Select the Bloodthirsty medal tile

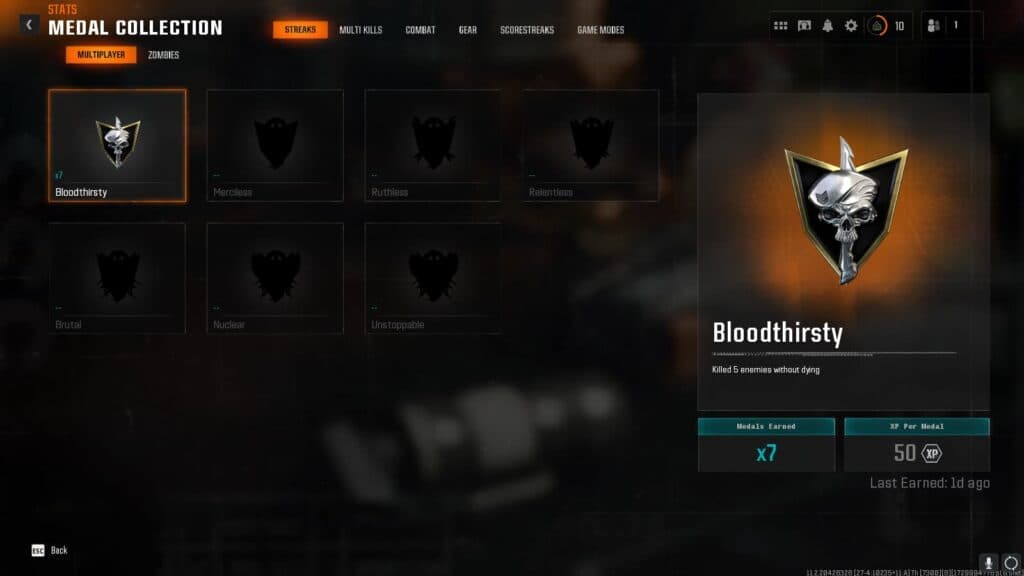click(x=117, y=145)
